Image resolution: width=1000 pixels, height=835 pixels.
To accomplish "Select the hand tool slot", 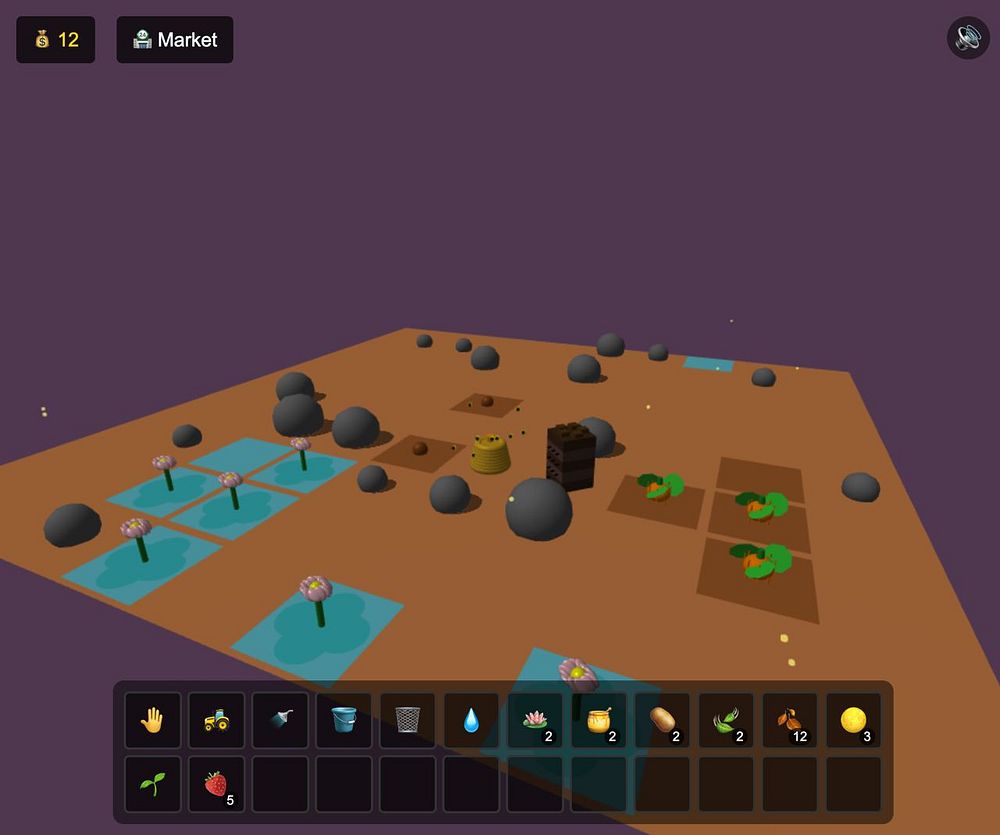I will [153, 720].
